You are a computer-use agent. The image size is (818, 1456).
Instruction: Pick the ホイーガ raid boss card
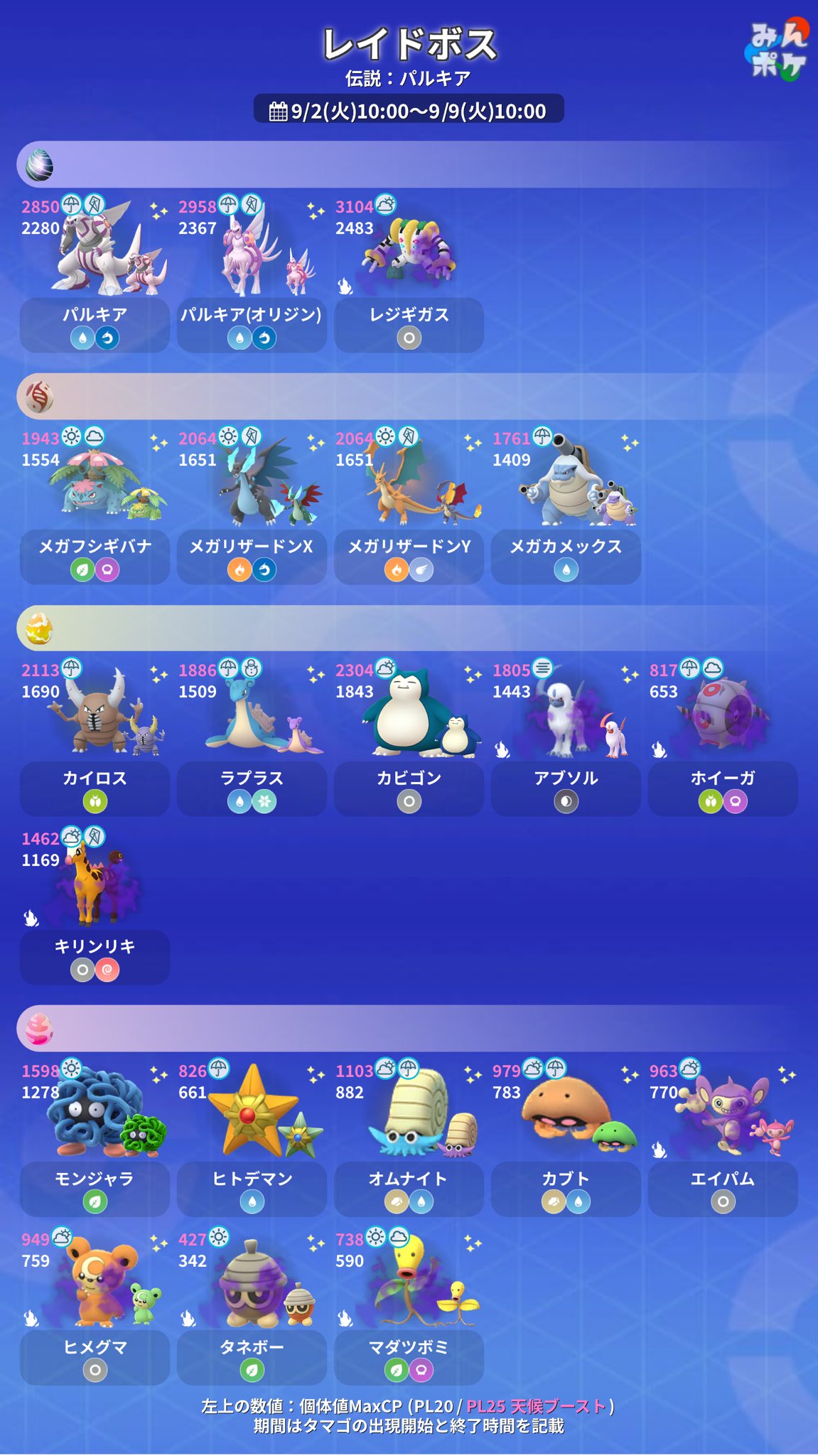(x=723, y=738)
